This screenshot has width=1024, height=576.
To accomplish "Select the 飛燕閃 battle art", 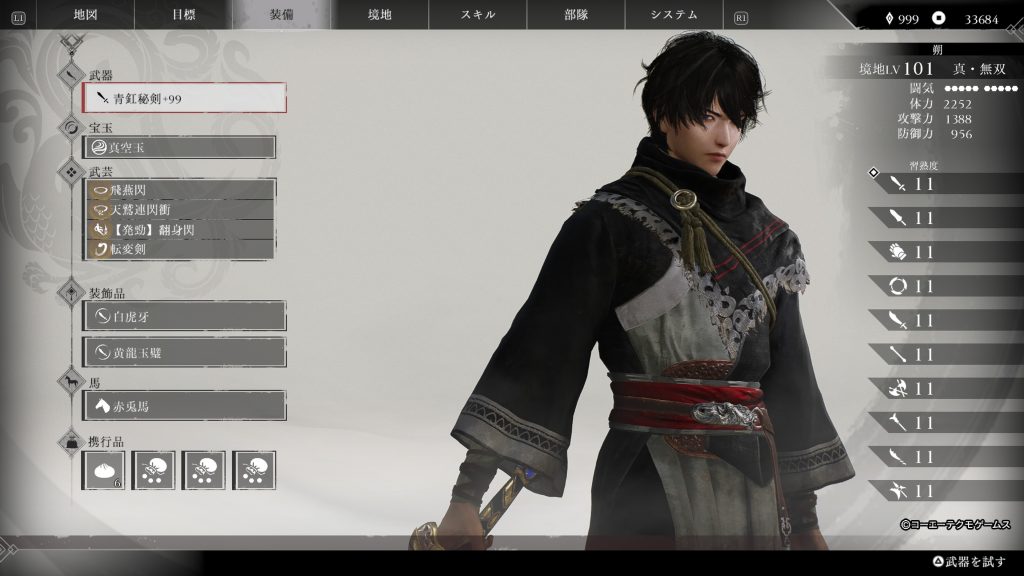I will coord(180,189).
